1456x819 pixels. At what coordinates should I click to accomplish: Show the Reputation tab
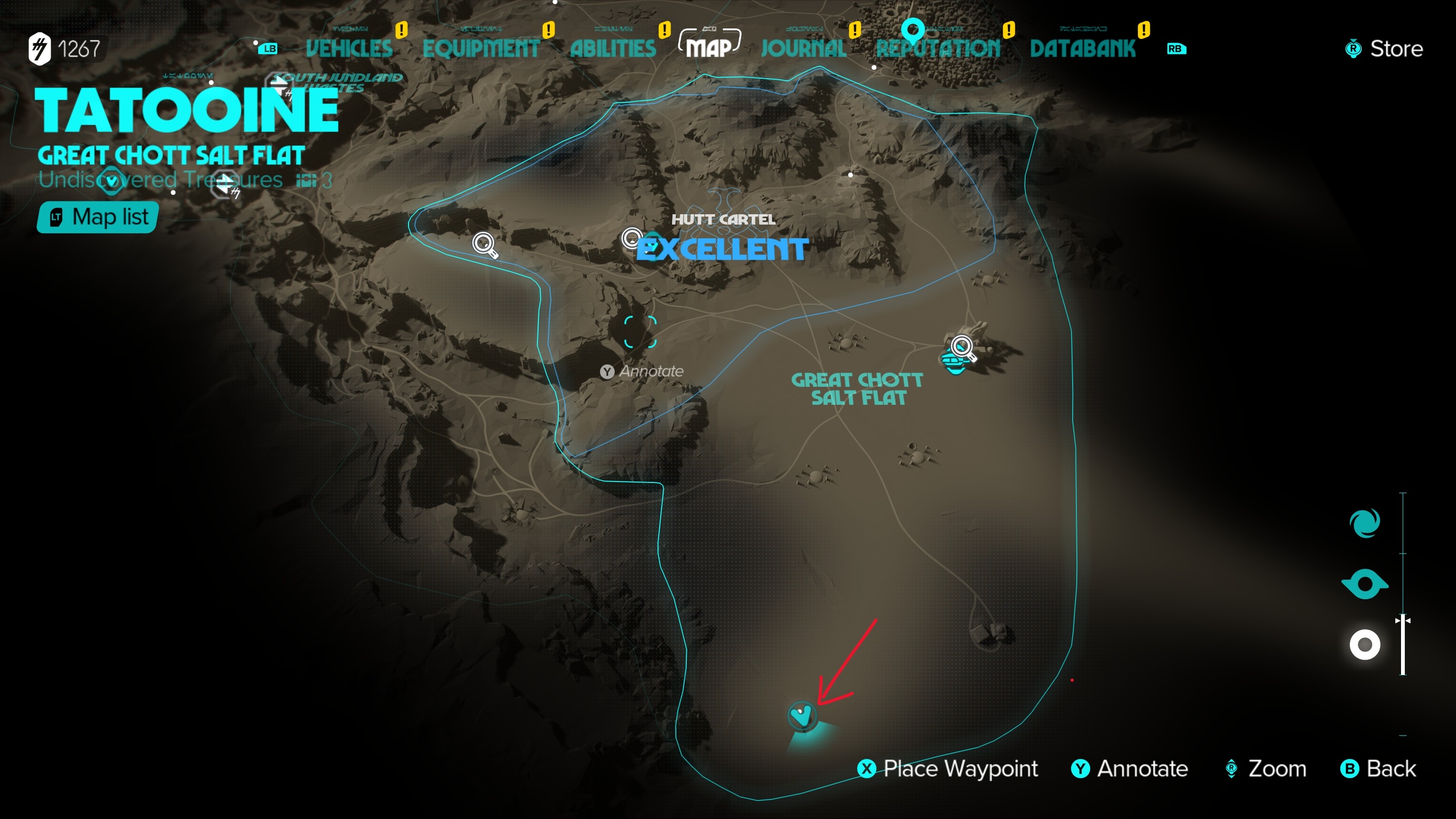937,49
